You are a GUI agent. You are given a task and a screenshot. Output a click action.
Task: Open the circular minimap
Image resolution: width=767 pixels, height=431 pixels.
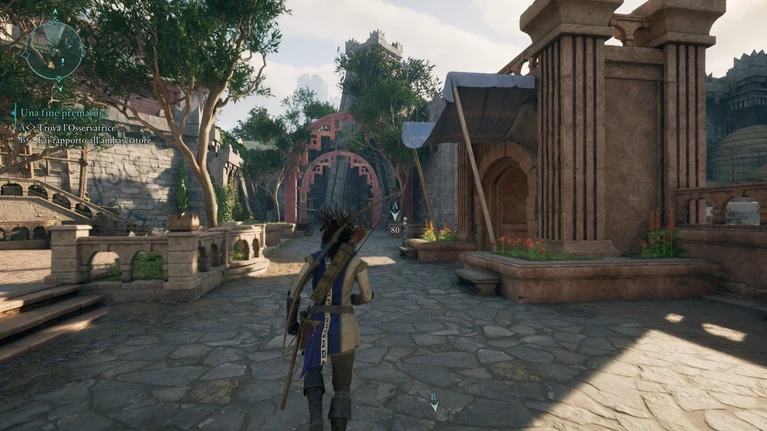point(54,50)
